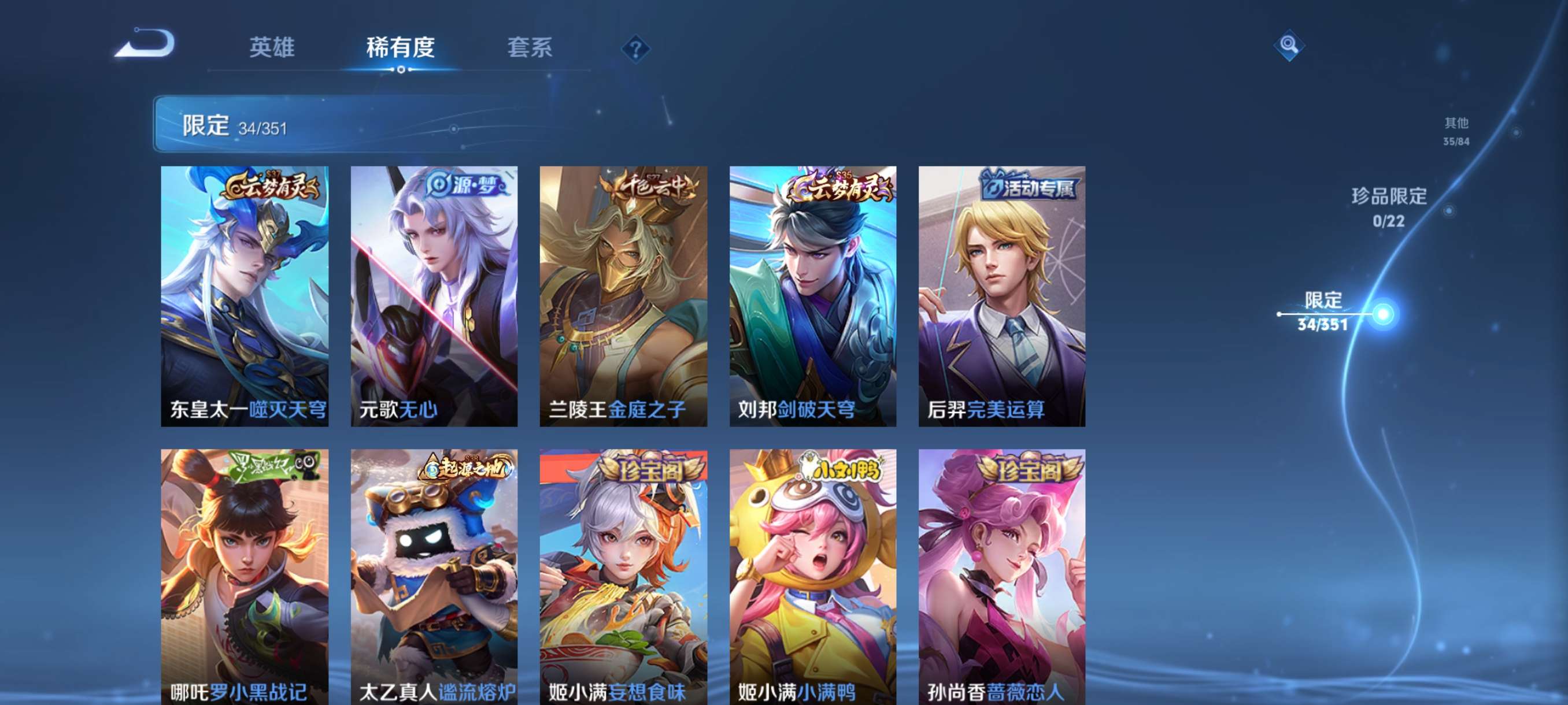Open the search magnifier icon
The width and height of the screenshot is (1568, 705).
(x=1290, y=46)
